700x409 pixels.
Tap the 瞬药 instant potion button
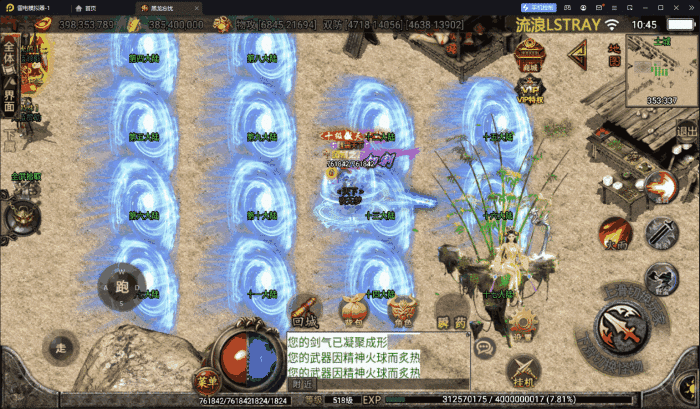pyautogui.click(x=451, y=316)
